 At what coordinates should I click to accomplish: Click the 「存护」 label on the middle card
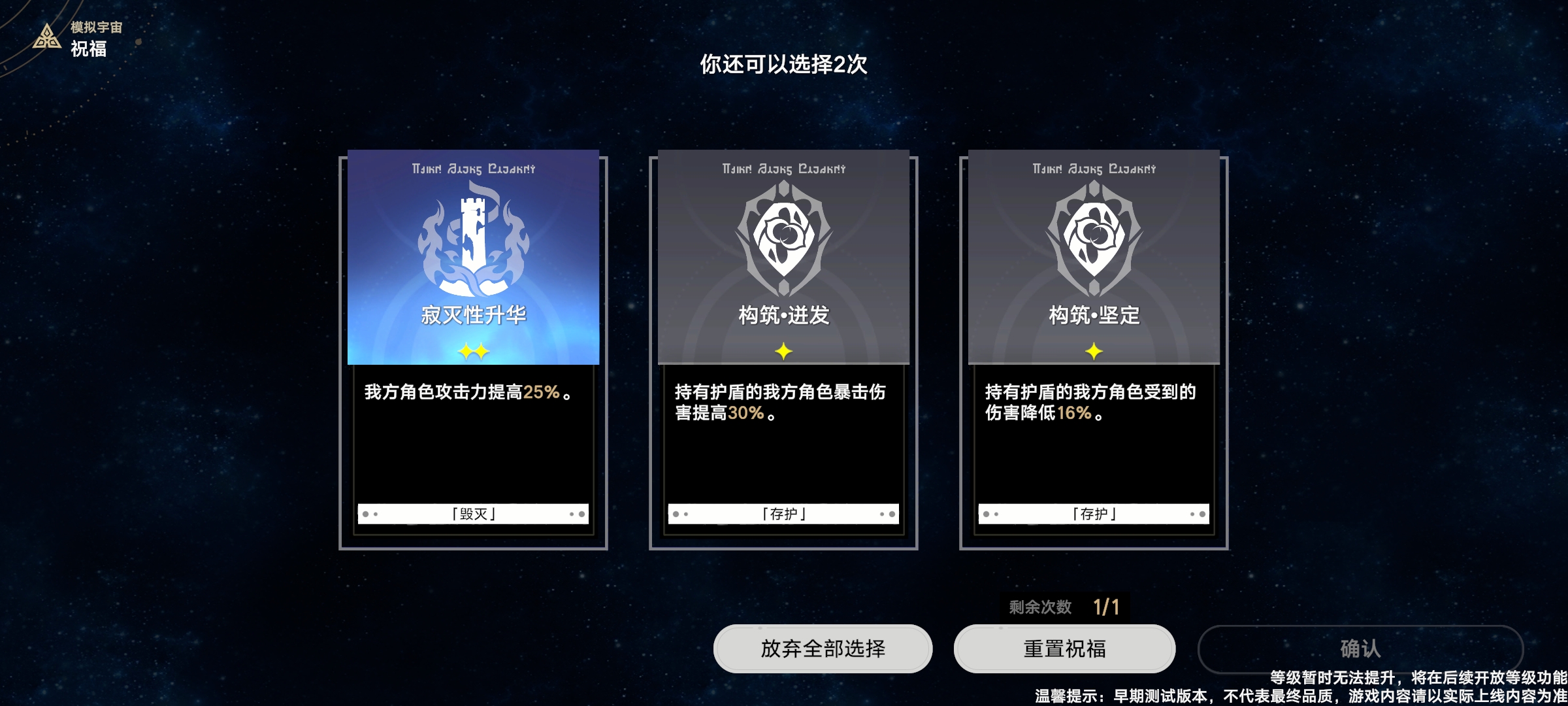tap(783, 514)
